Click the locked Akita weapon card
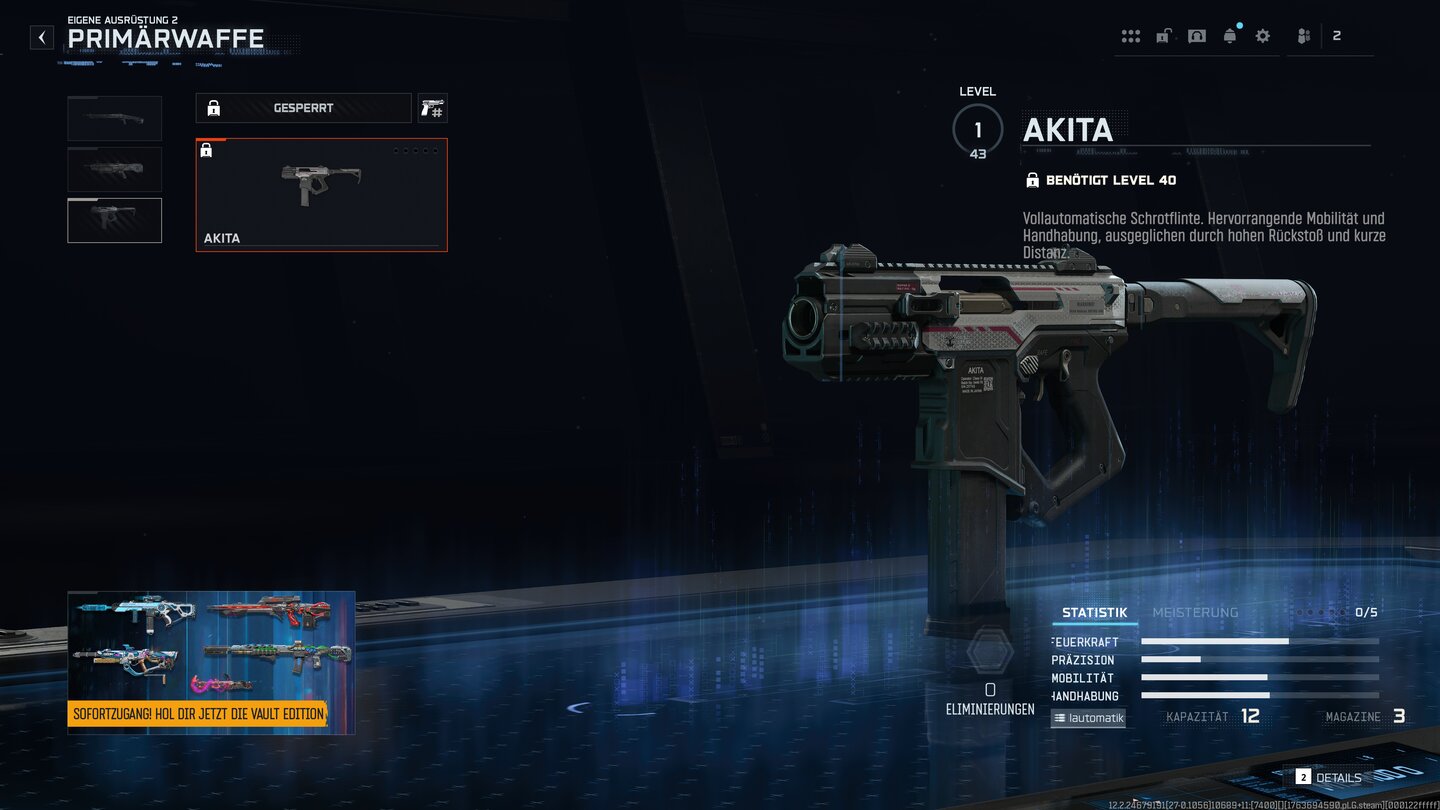 click(321, 195)
